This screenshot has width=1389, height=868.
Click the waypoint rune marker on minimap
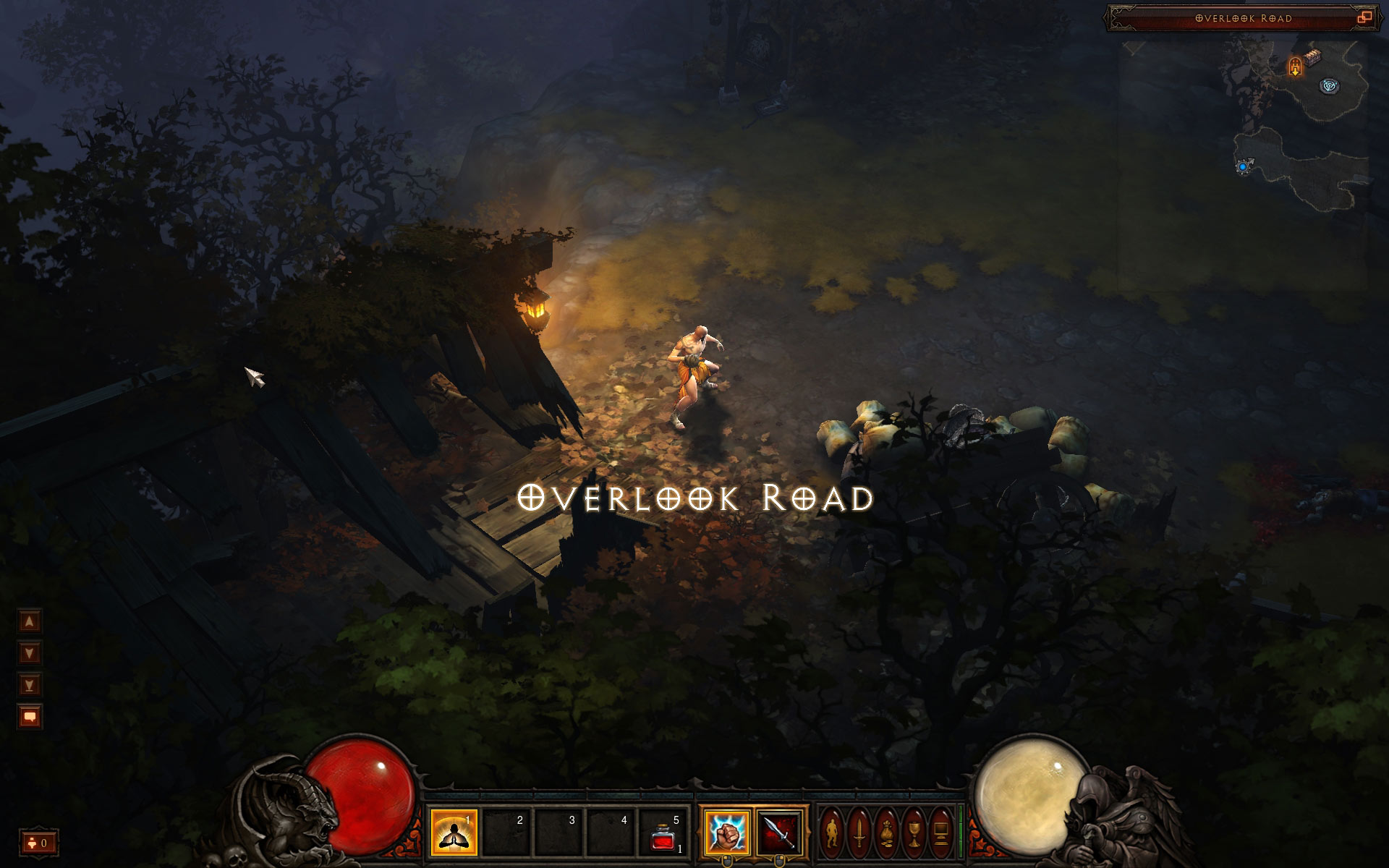[x=1330, y=86]
